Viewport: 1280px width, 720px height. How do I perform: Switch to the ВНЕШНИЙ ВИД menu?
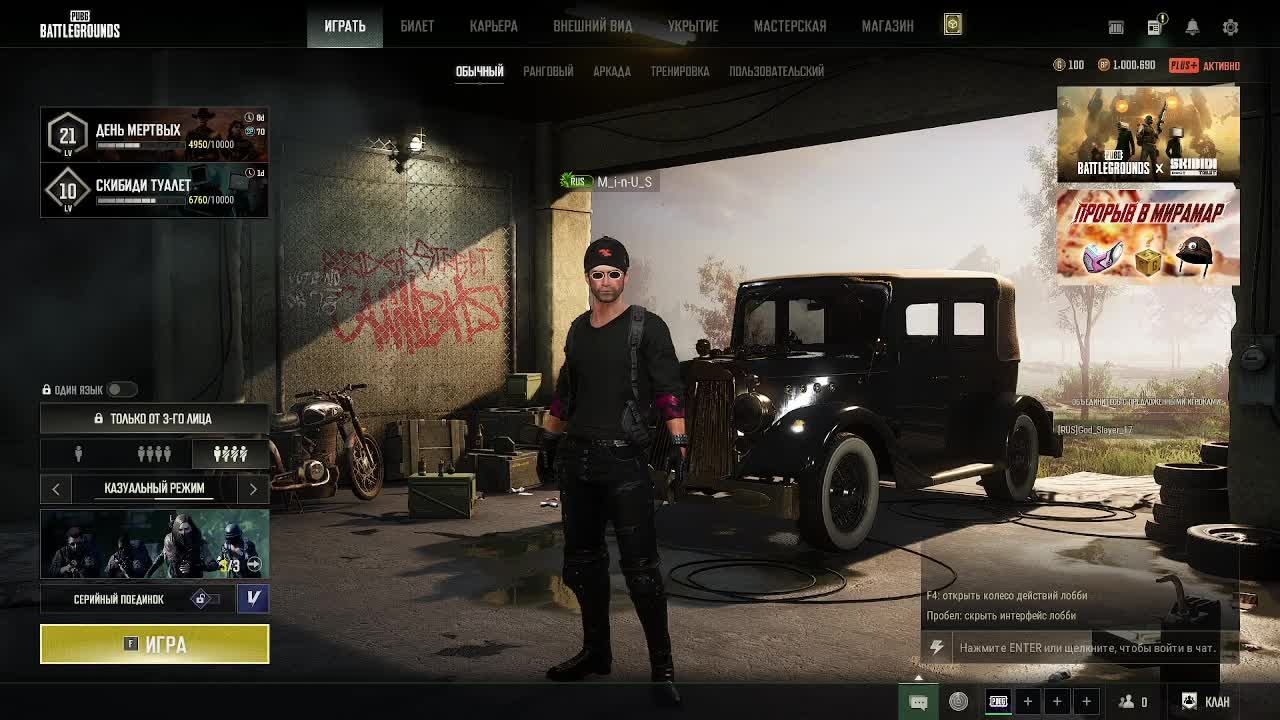coord(592,26)
